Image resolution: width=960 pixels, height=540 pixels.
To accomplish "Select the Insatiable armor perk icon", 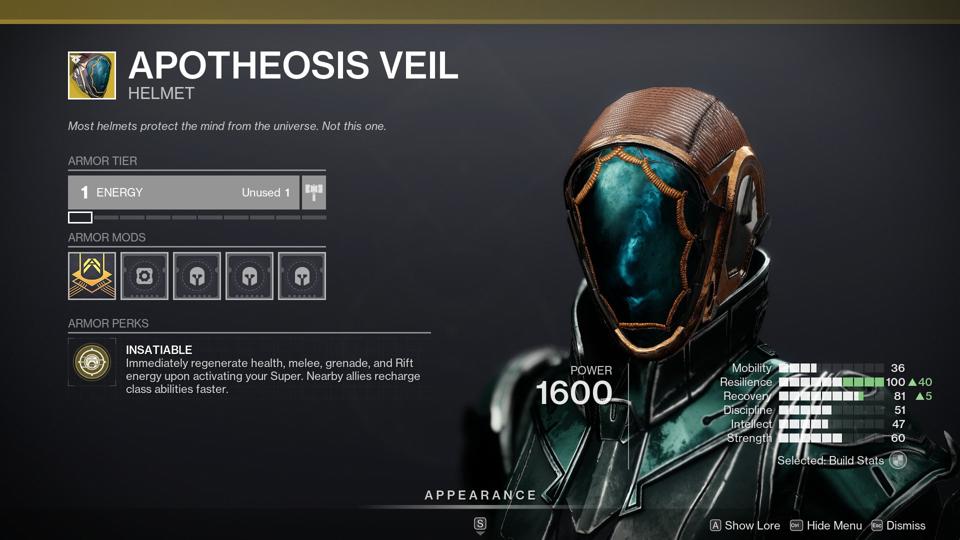I will [92, 363].
